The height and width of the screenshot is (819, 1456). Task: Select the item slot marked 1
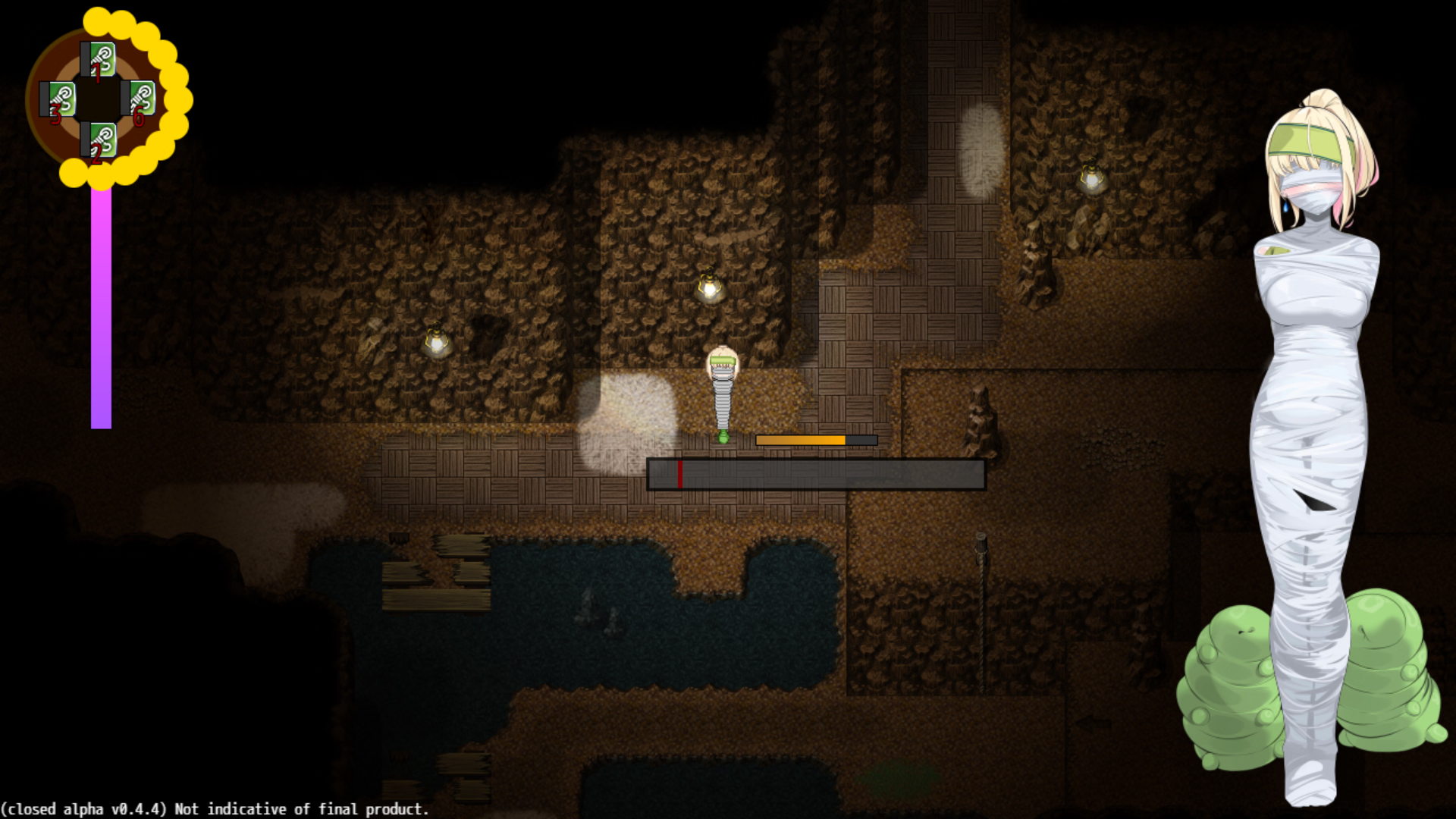pyautogui.click(x=99, y=59)
